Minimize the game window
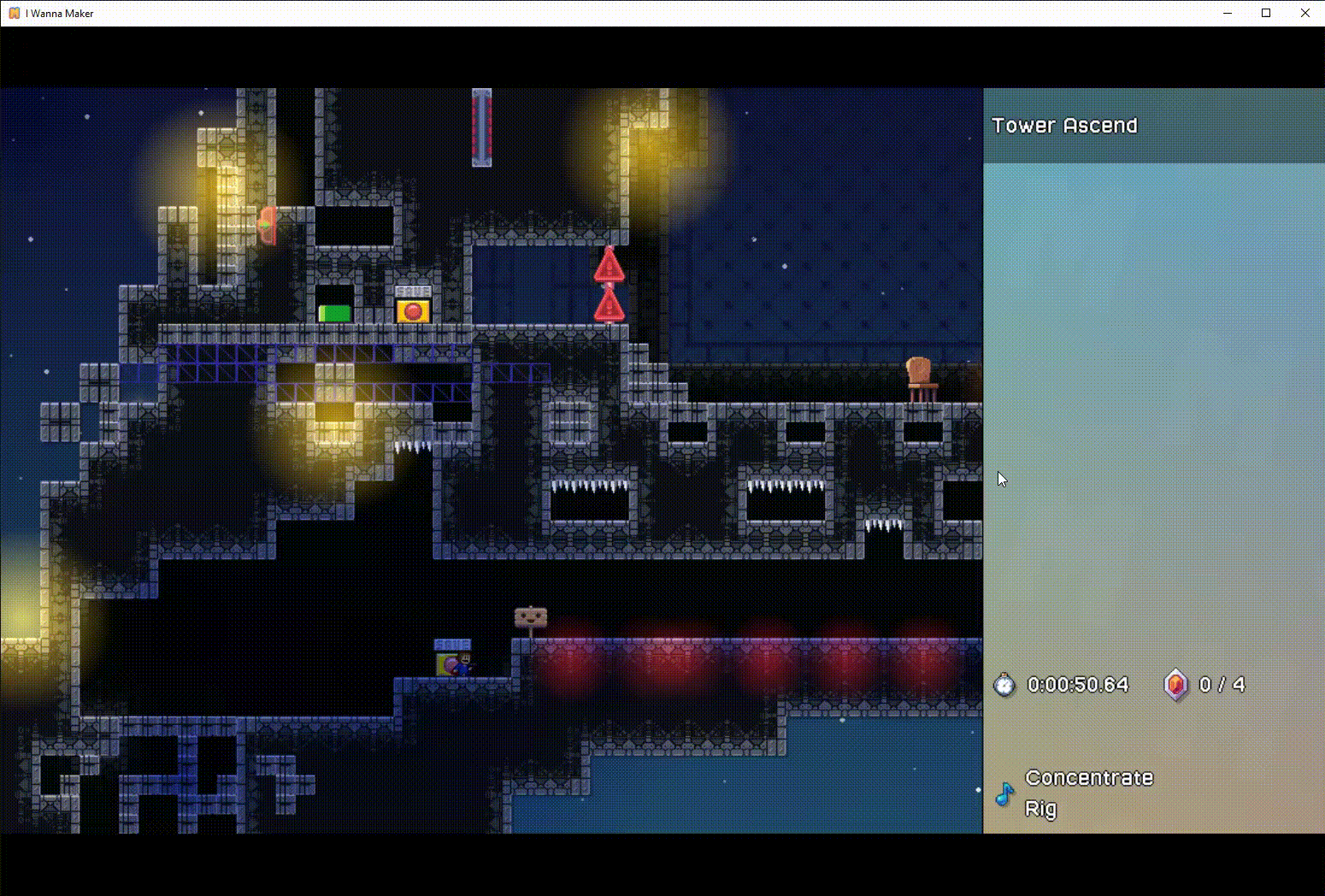The width and height of the screenshot is (1325, 896). pos(1228,13)
